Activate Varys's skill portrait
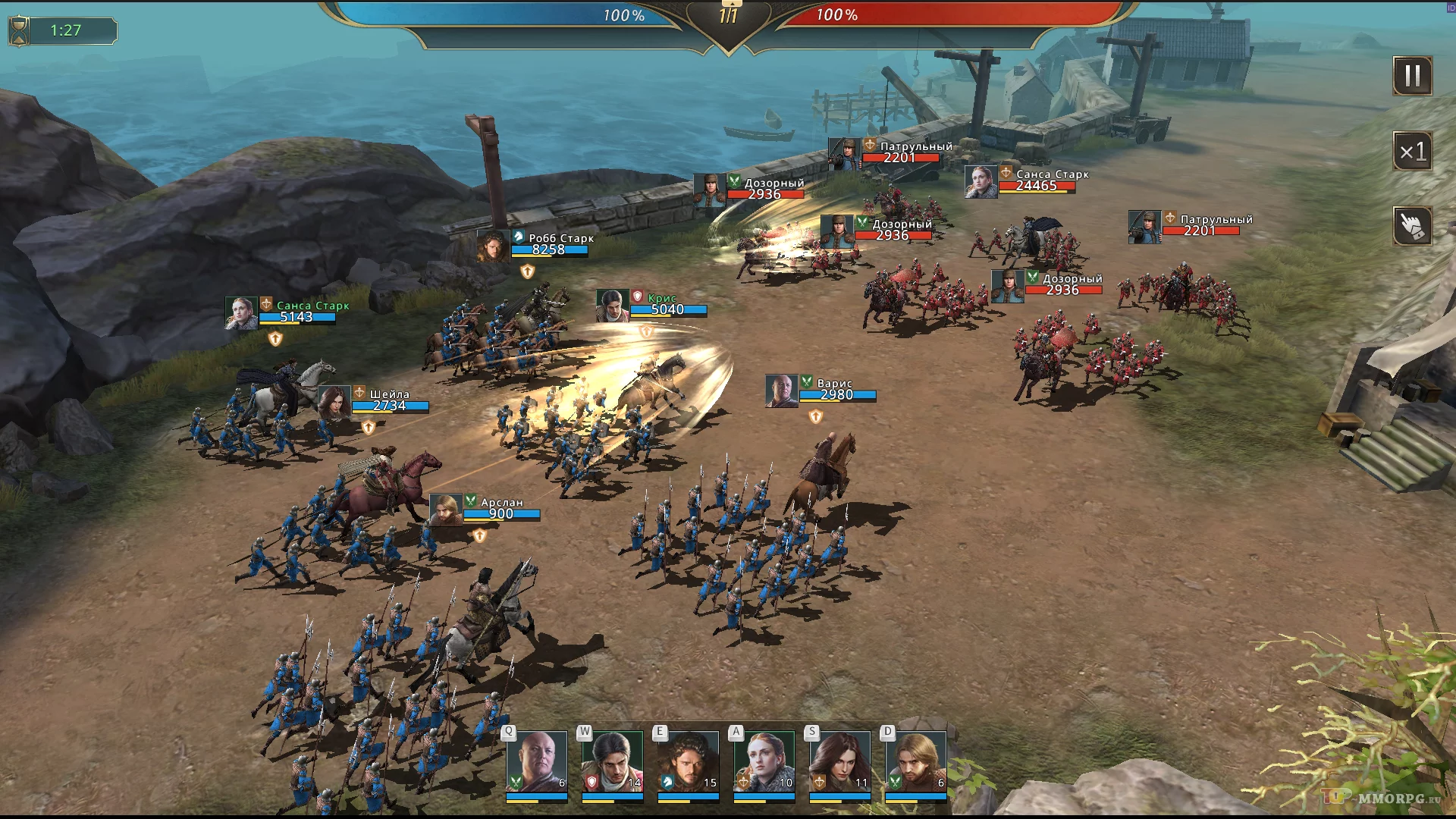The image size is (1456, 819). (x=536, y=762)
